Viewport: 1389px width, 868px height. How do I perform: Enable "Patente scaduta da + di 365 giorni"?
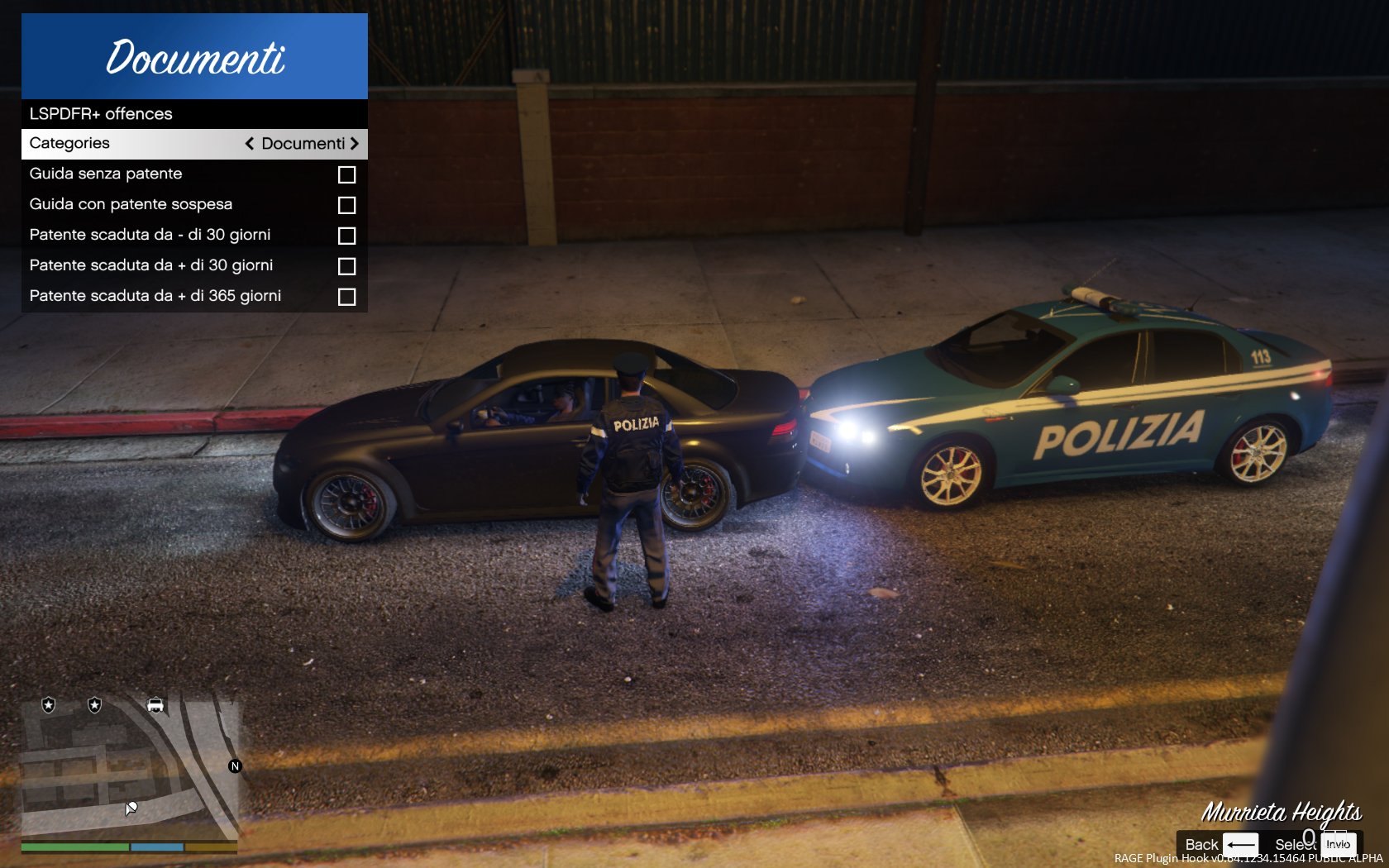(x=346, y=297)
